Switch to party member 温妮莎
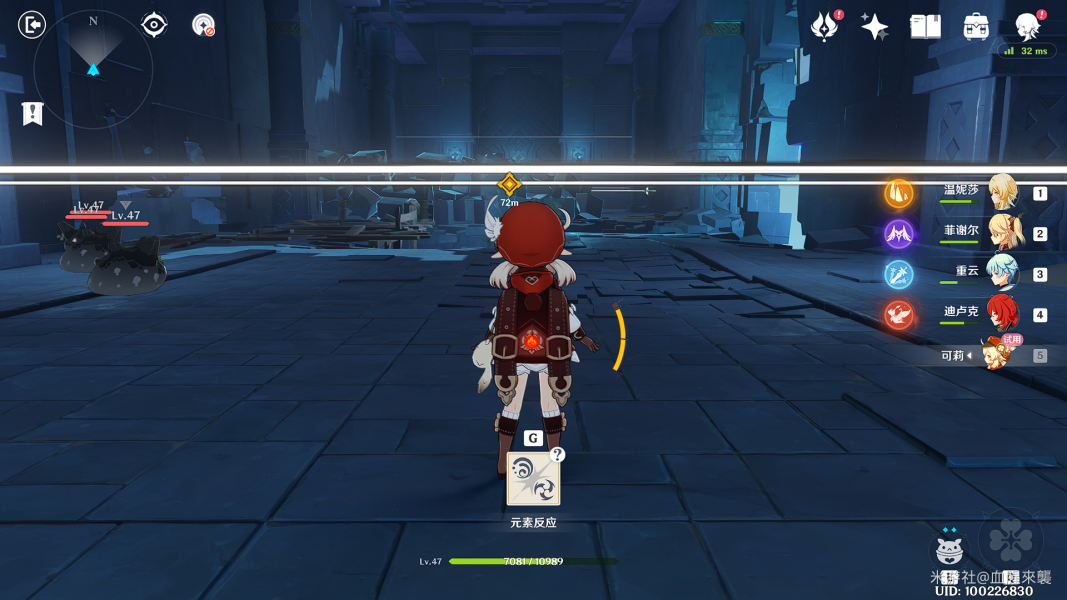Screen dimensions: 1067x600 [1002, 193]
